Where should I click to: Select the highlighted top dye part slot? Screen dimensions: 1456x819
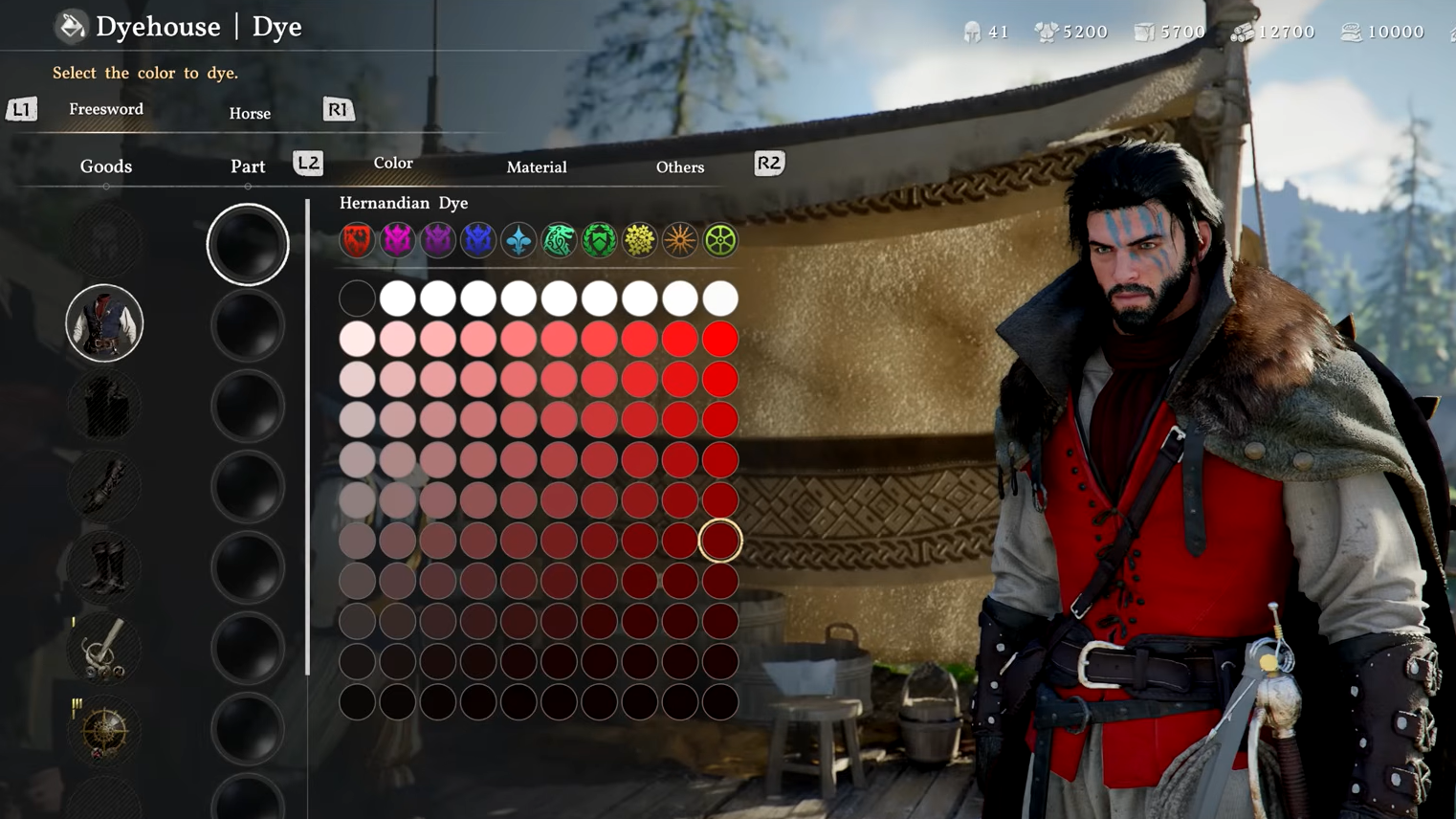[x=248, y=244]
